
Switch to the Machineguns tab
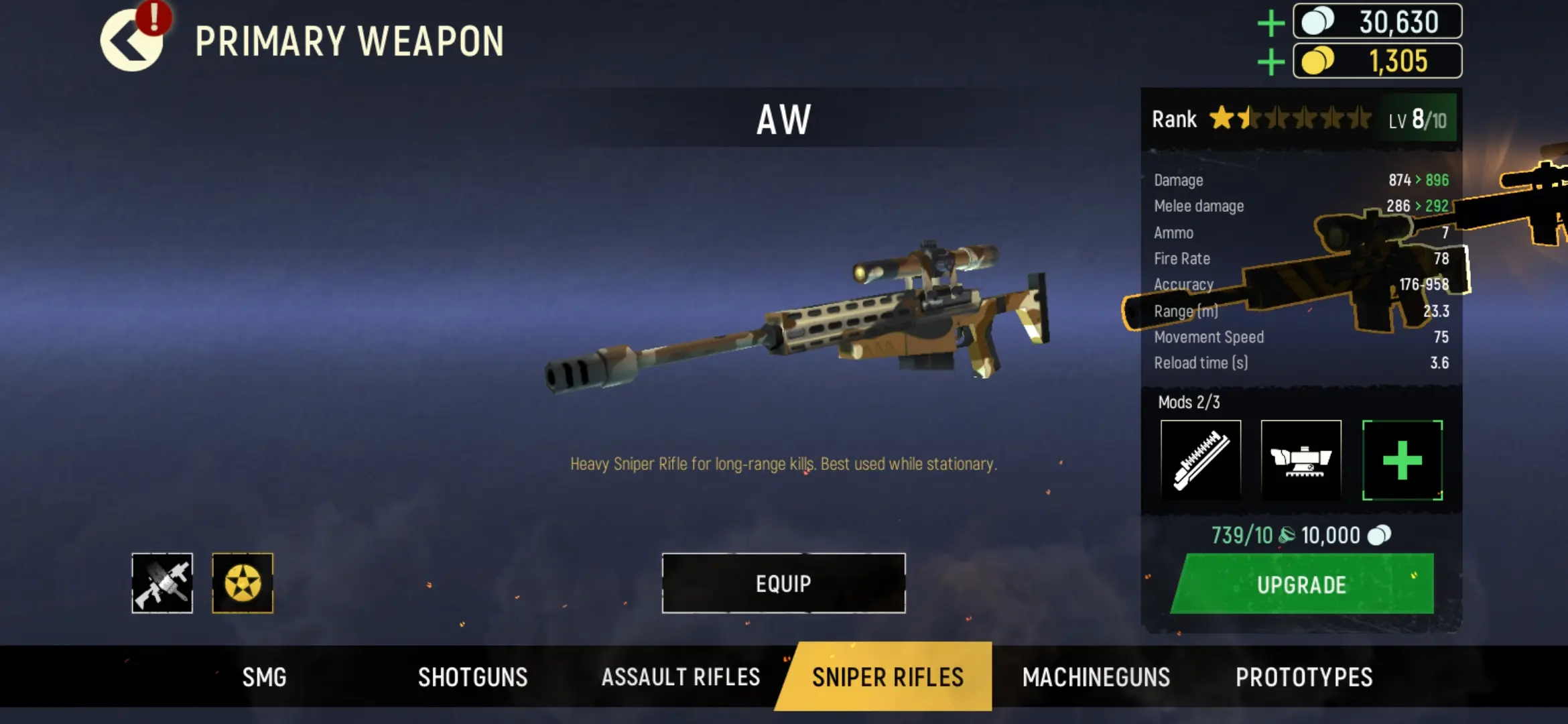pos(1096,677)
